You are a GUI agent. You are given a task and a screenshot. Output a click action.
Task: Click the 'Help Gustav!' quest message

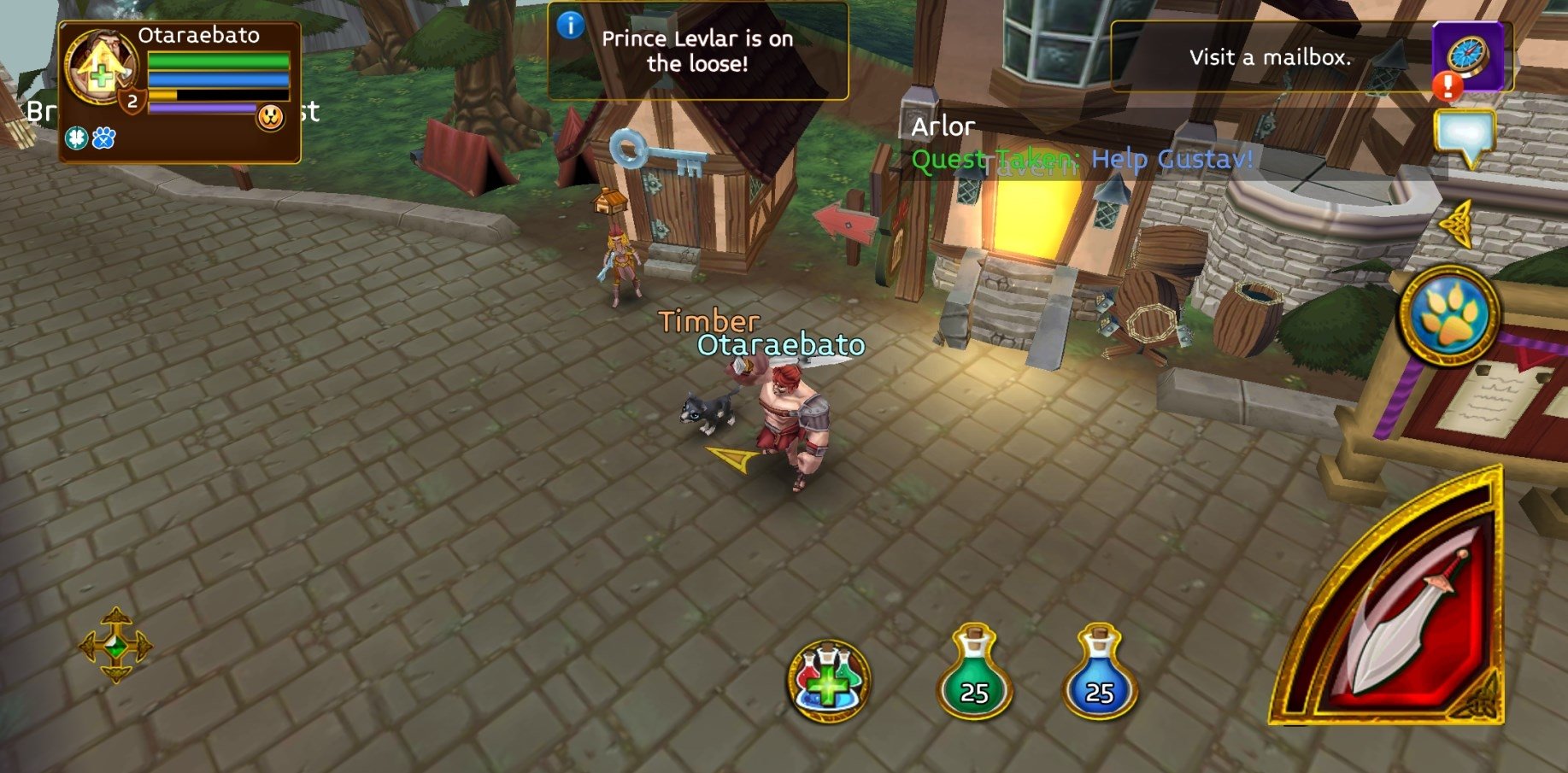pos(1172,159)
